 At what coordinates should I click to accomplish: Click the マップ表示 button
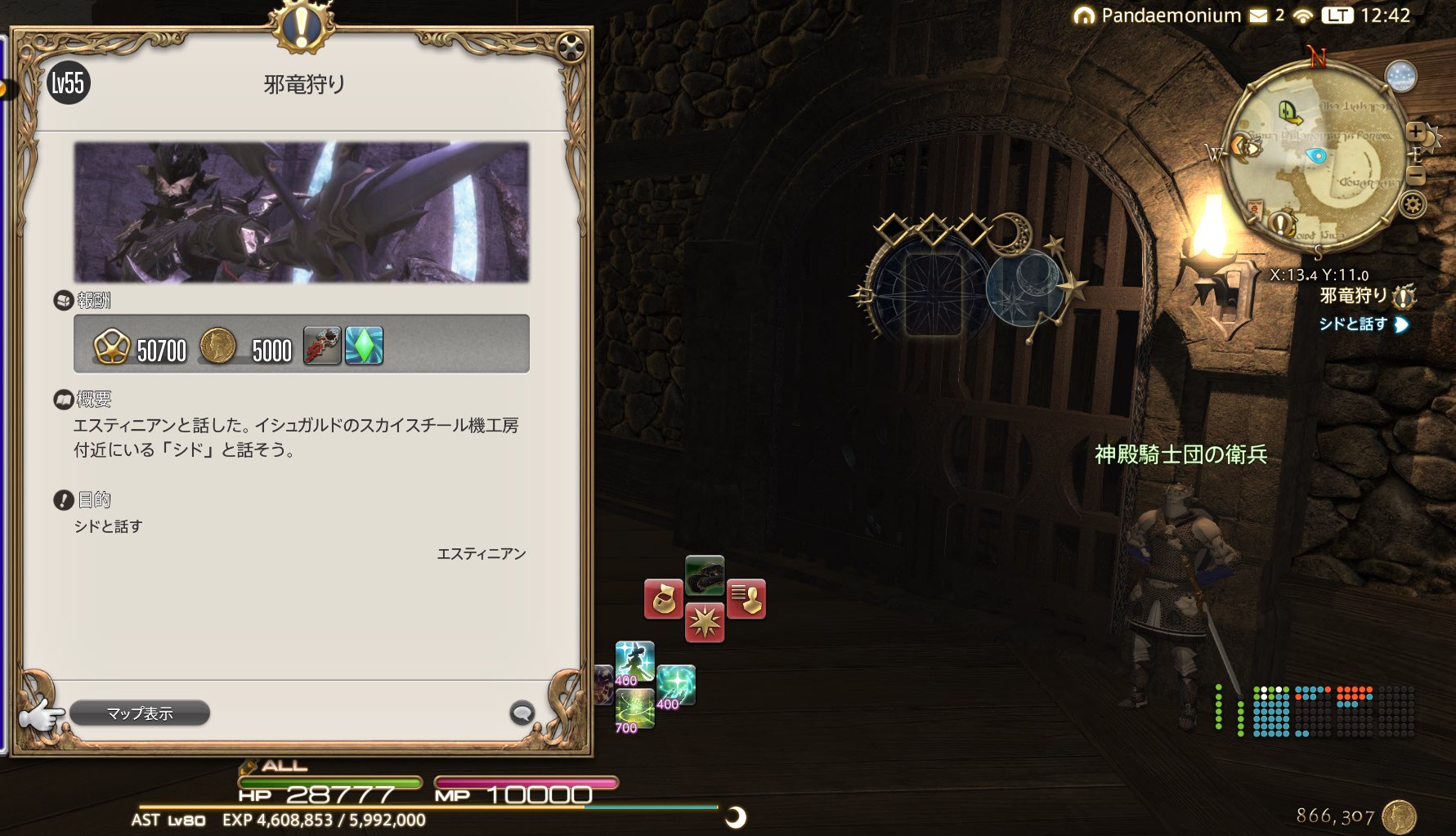click(139, 713)
